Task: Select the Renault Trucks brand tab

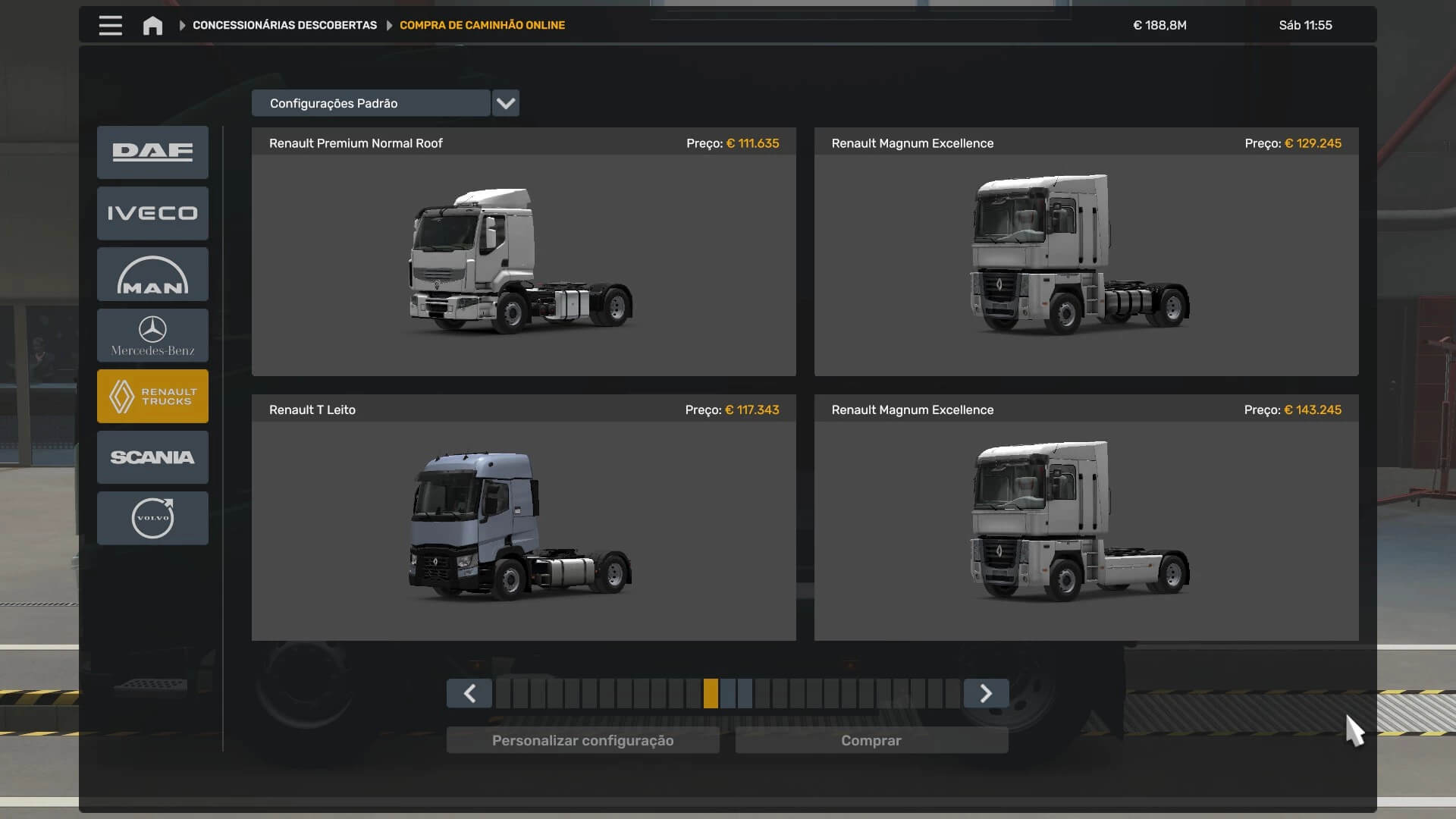Action: coord(152,396)
